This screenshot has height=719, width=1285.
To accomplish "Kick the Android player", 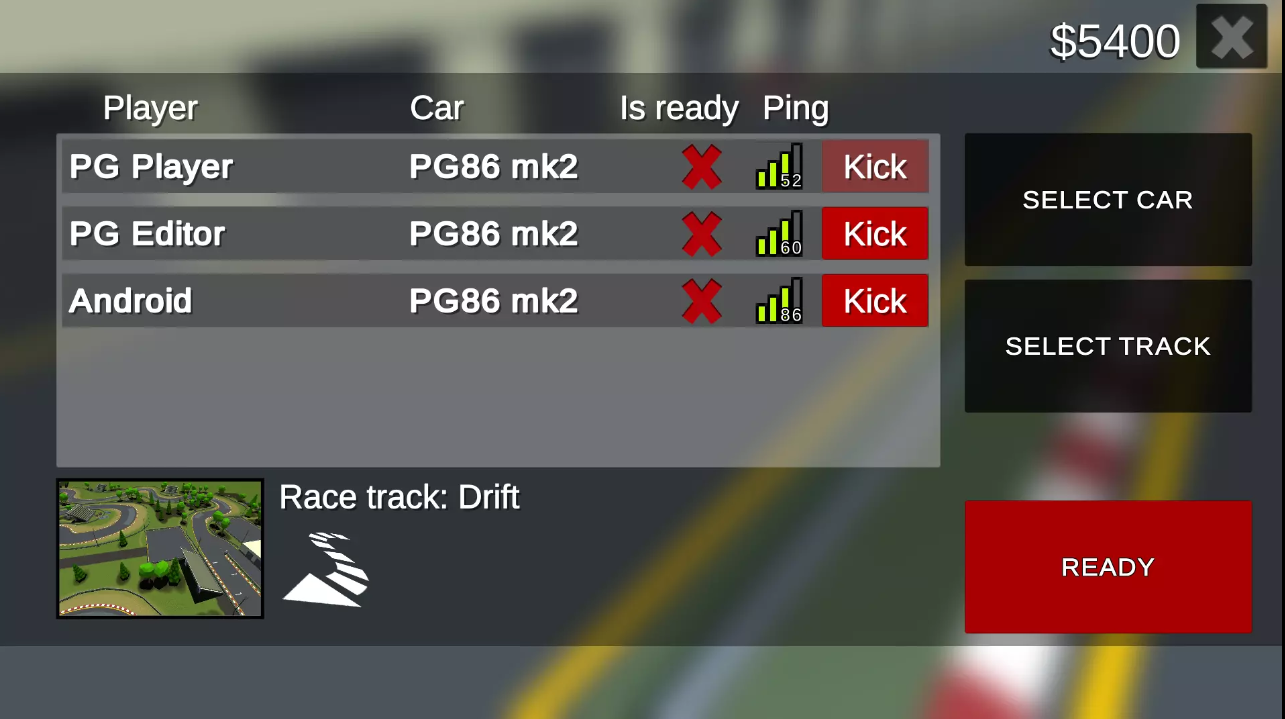I will point(875,301).
